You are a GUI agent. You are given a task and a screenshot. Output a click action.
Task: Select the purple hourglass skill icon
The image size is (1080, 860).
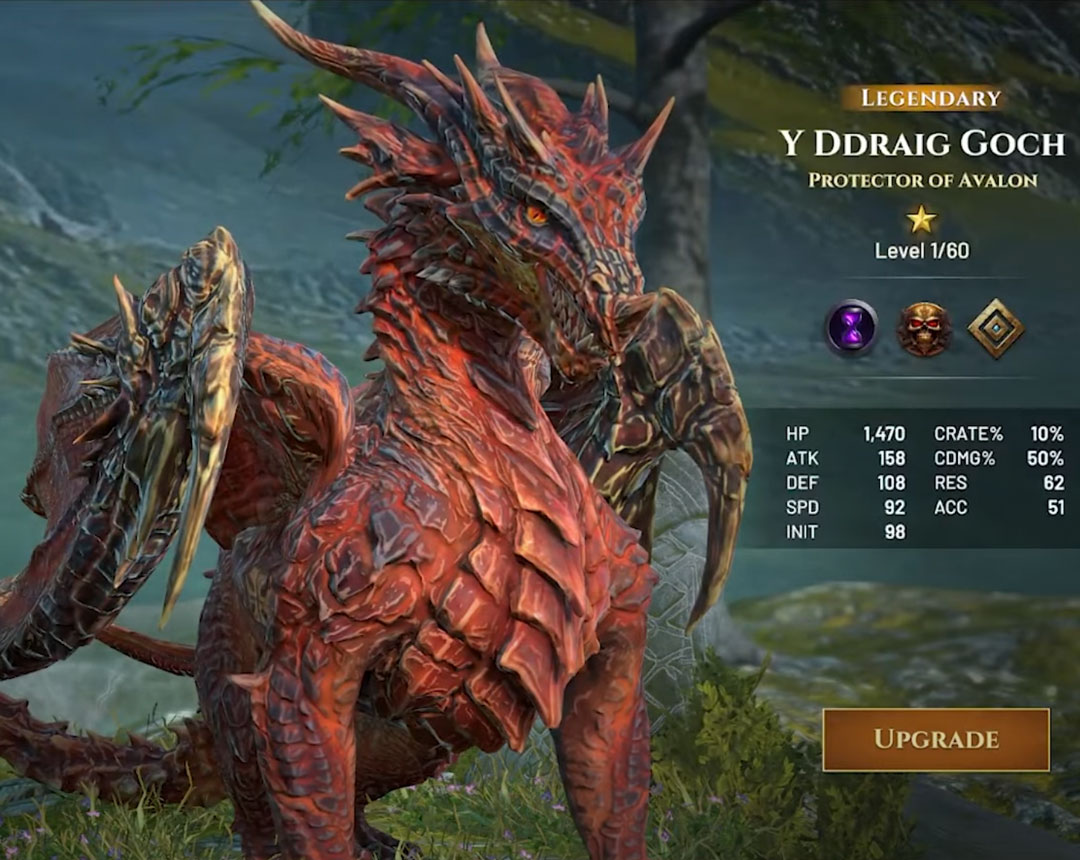851,328
